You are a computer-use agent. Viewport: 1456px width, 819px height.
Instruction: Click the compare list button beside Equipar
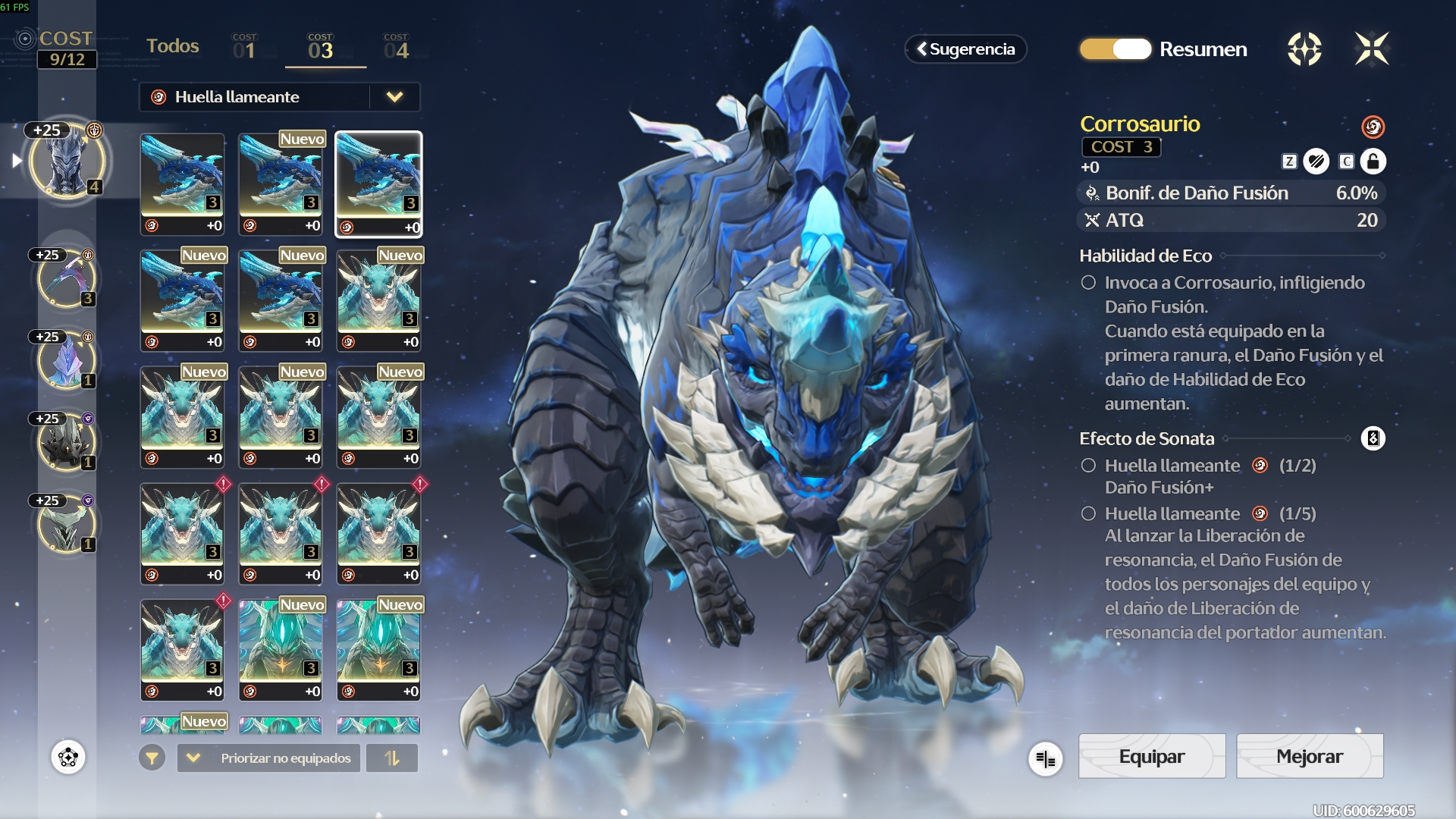point(1045,758)
